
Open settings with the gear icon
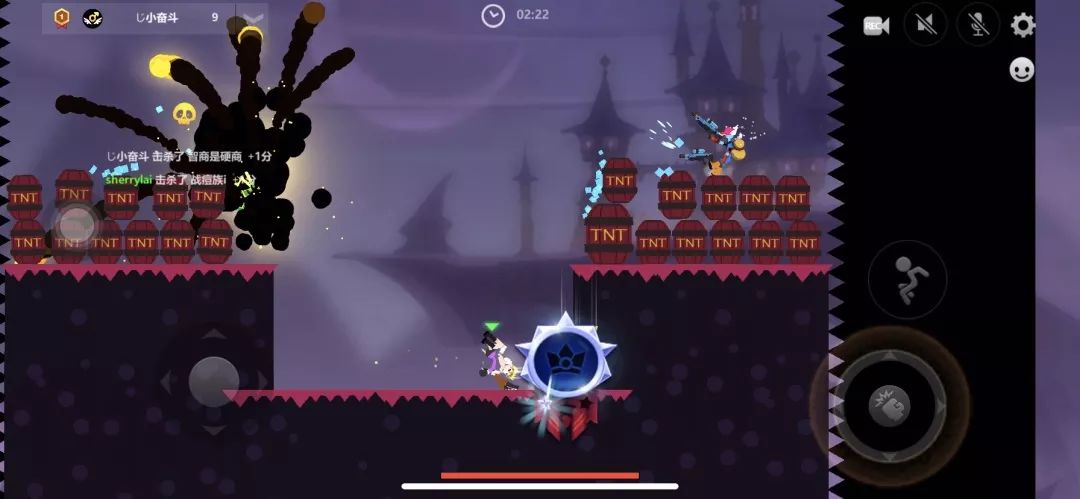1023,25
